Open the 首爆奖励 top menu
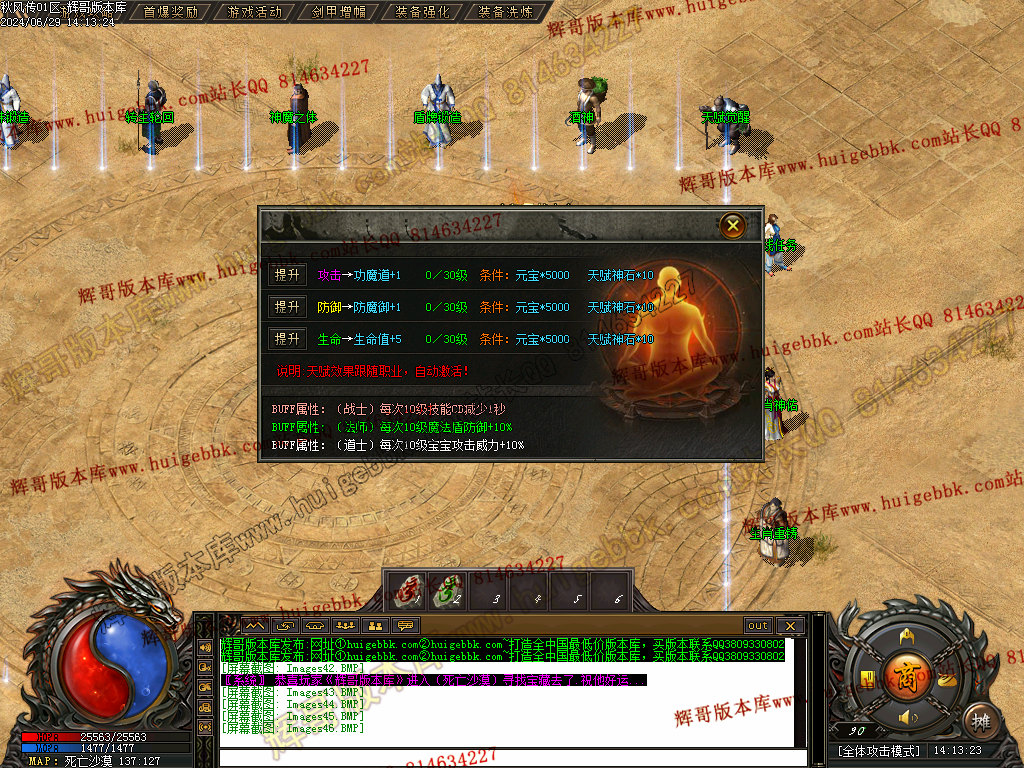Screen dimensions: 1024x768 pos(172,12)
